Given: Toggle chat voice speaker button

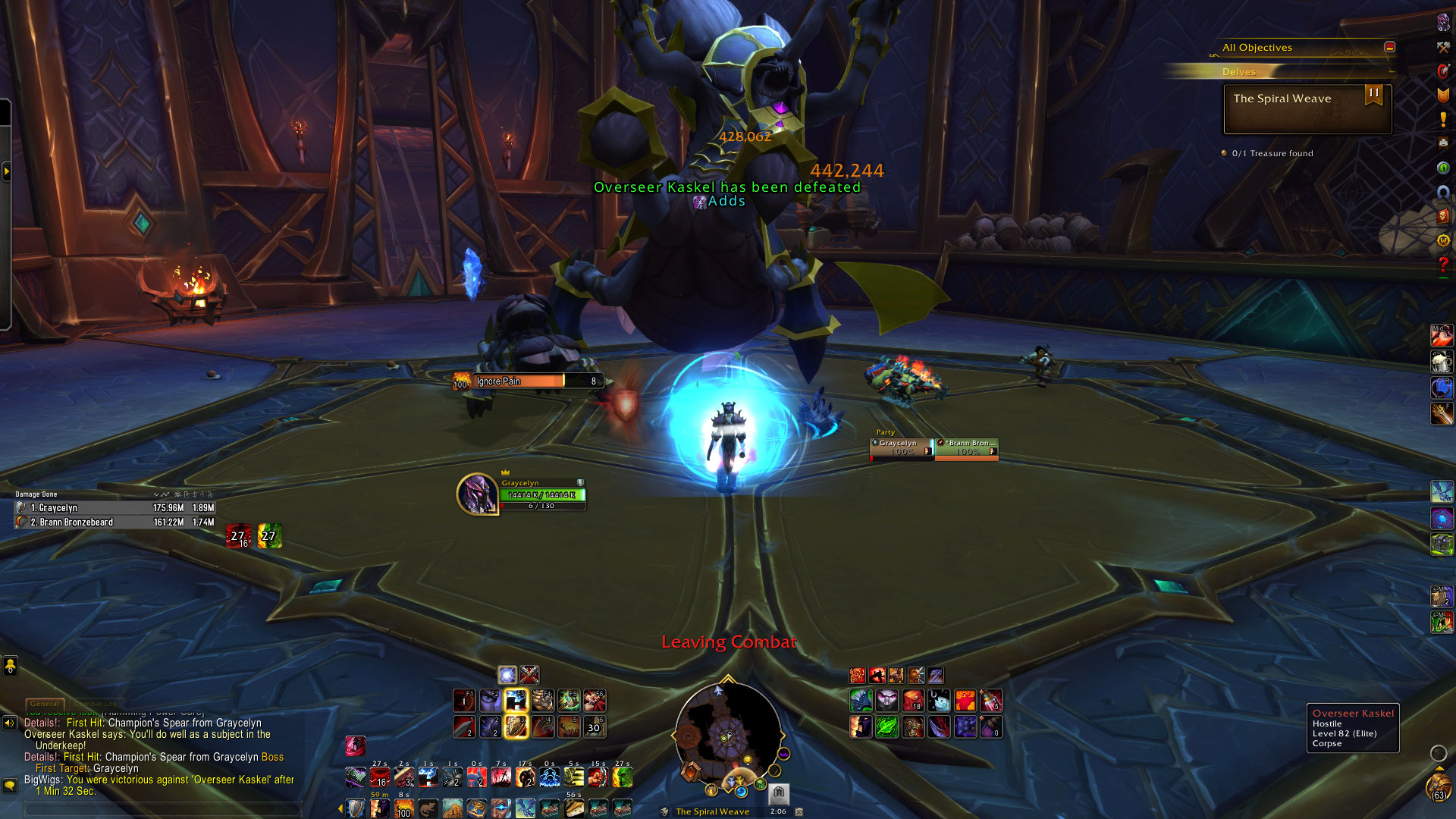Looking at the screenshot, I should (x=10, y=723).
